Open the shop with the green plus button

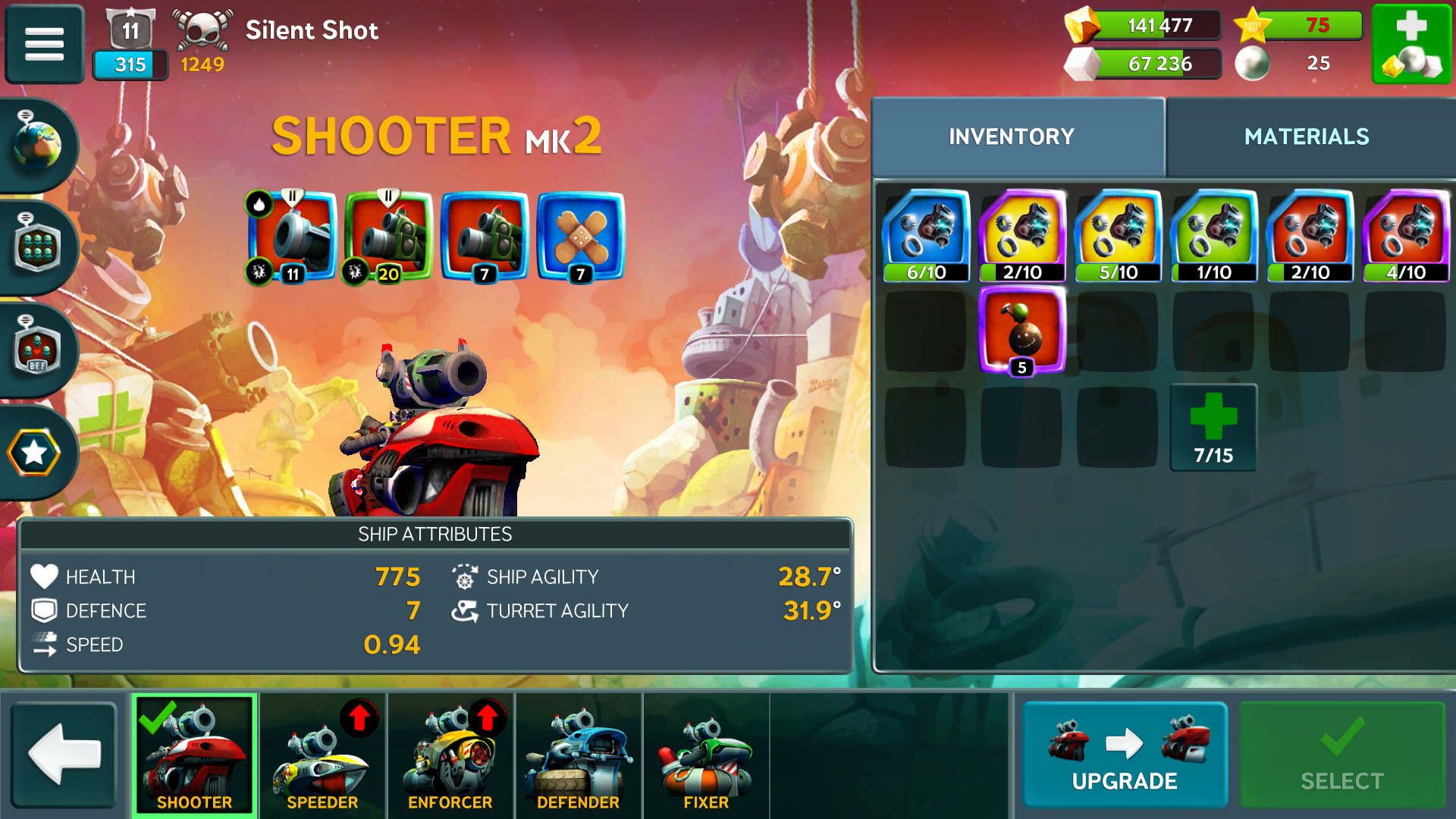pyautogui.click(x=1411, y=44)
